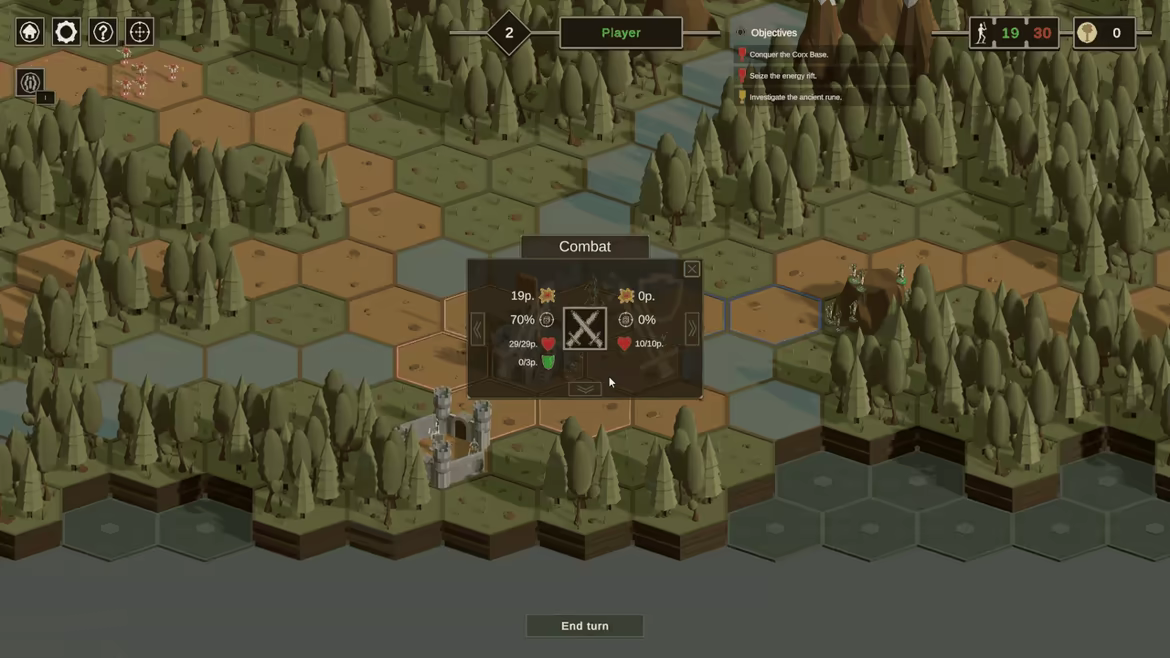Expand the Combat panel with the down chevron

pos(585,389)
